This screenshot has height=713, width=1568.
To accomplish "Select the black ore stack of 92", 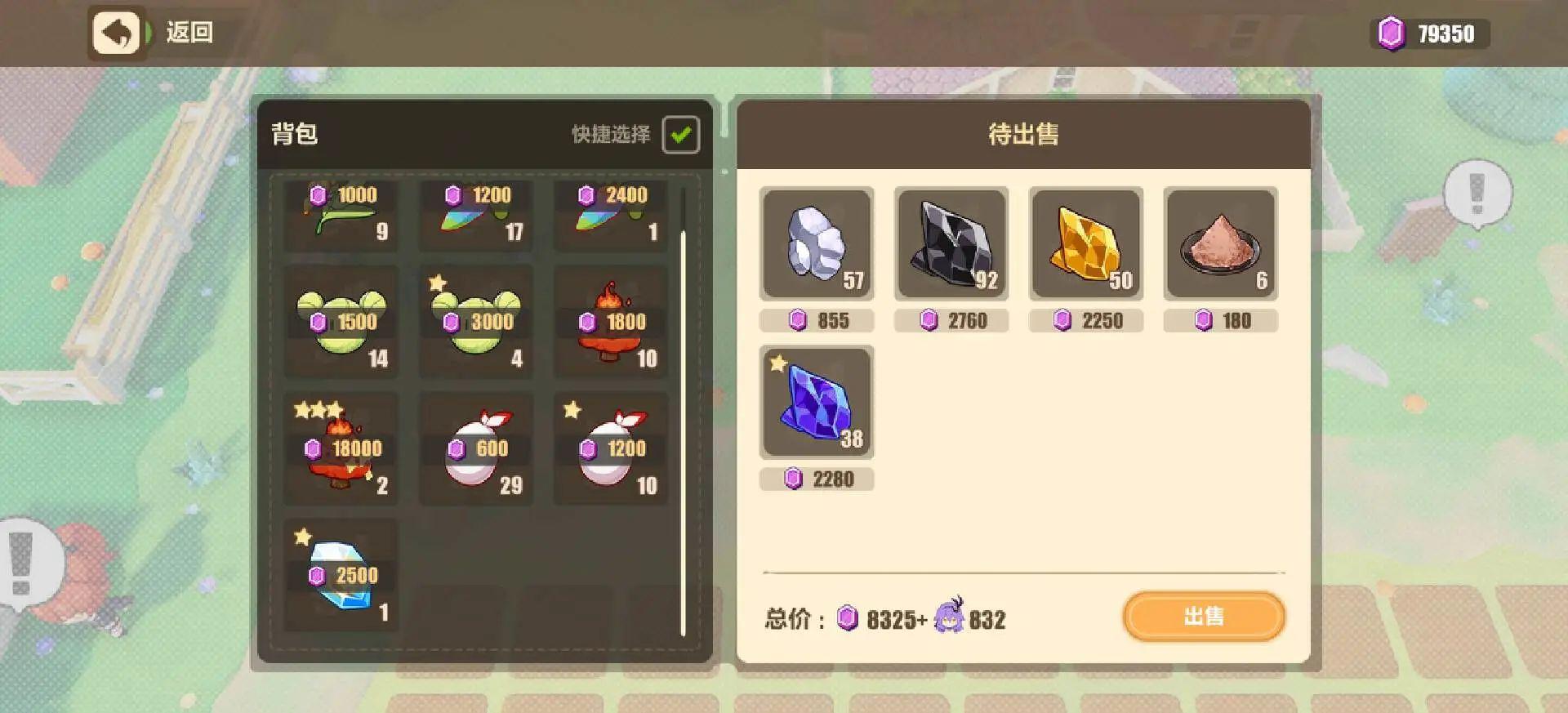I will pyautogui.click(x=951, y=245).
